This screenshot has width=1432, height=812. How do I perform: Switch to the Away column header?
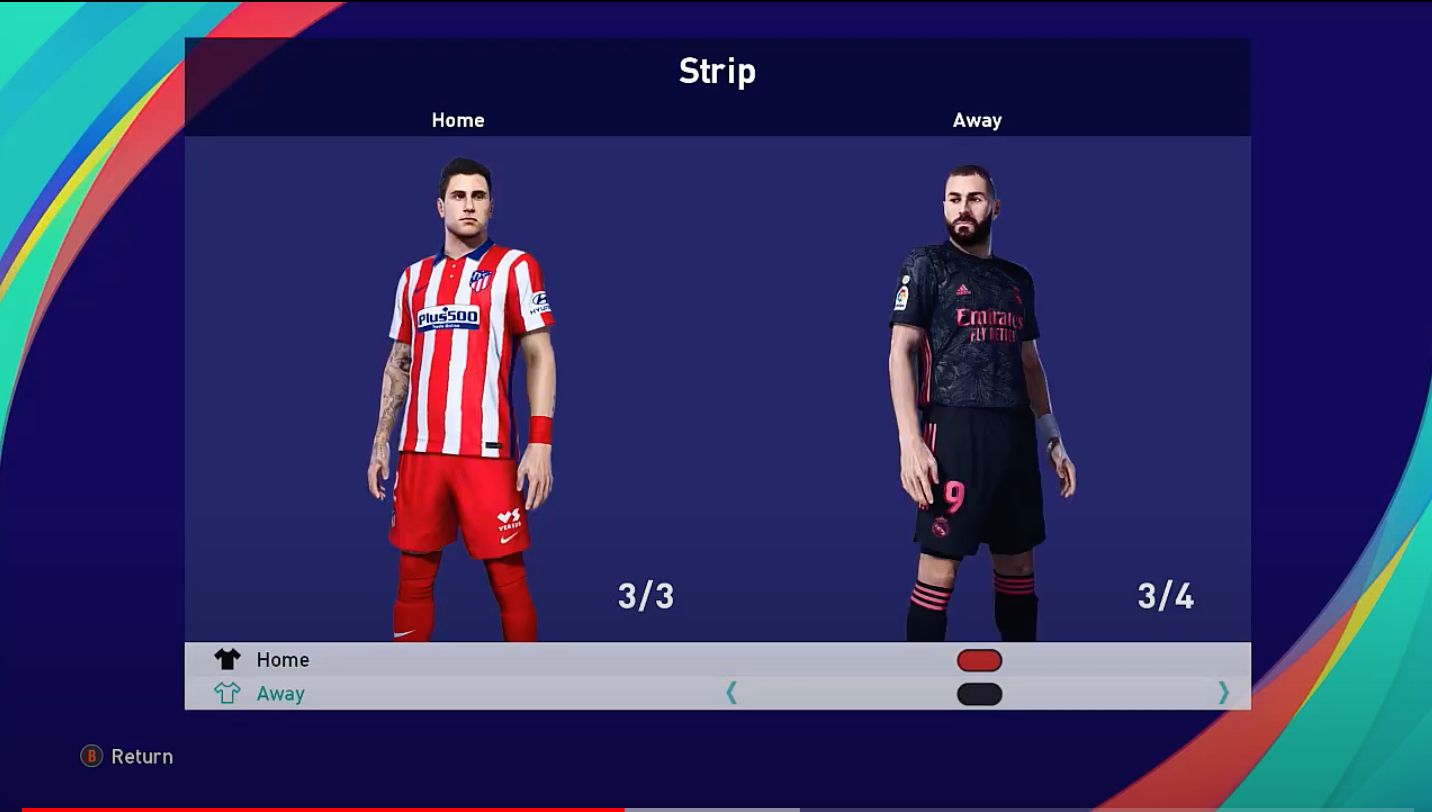pos(978,120)
